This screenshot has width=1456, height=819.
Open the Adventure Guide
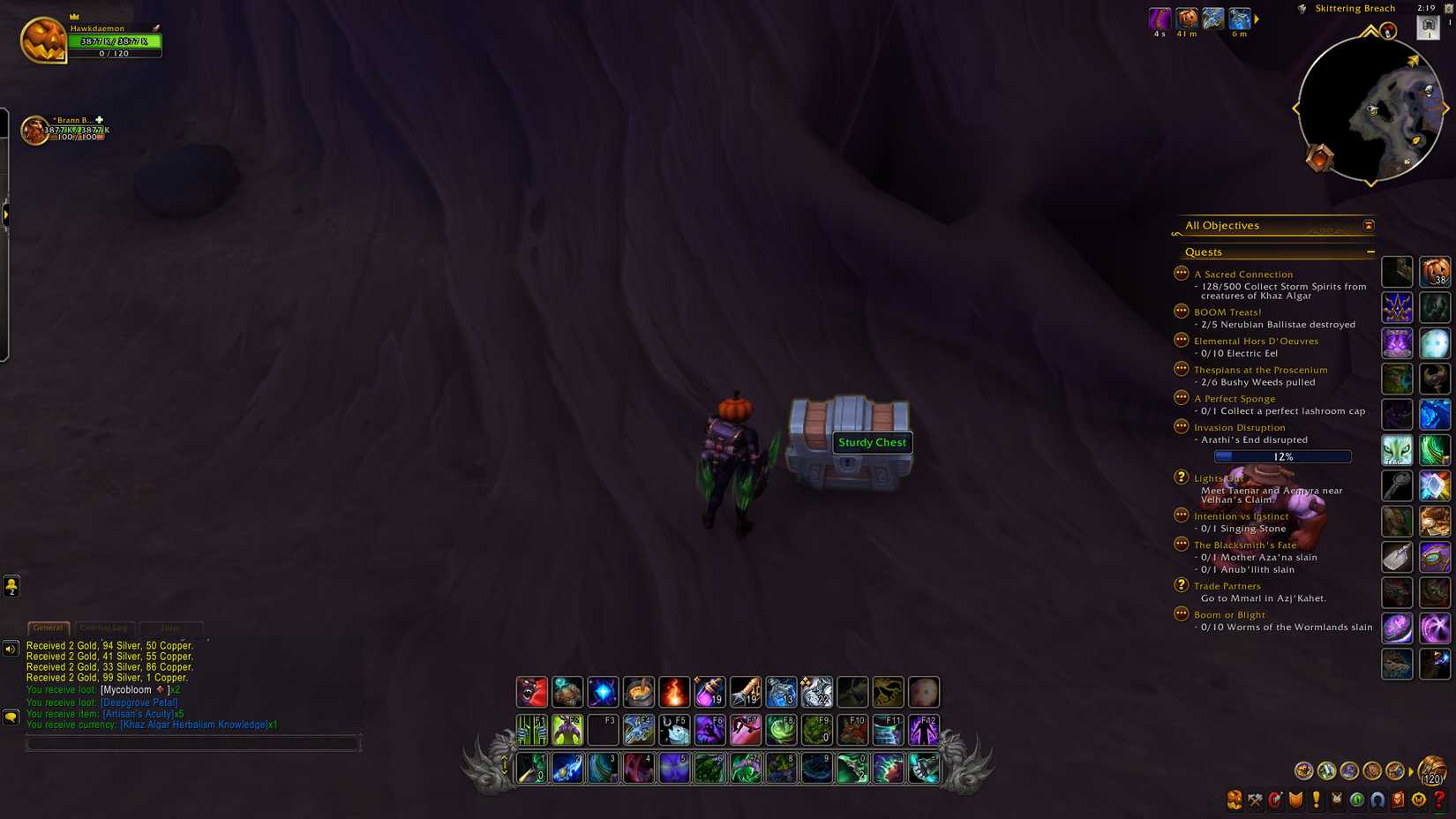click(1397, 800)
